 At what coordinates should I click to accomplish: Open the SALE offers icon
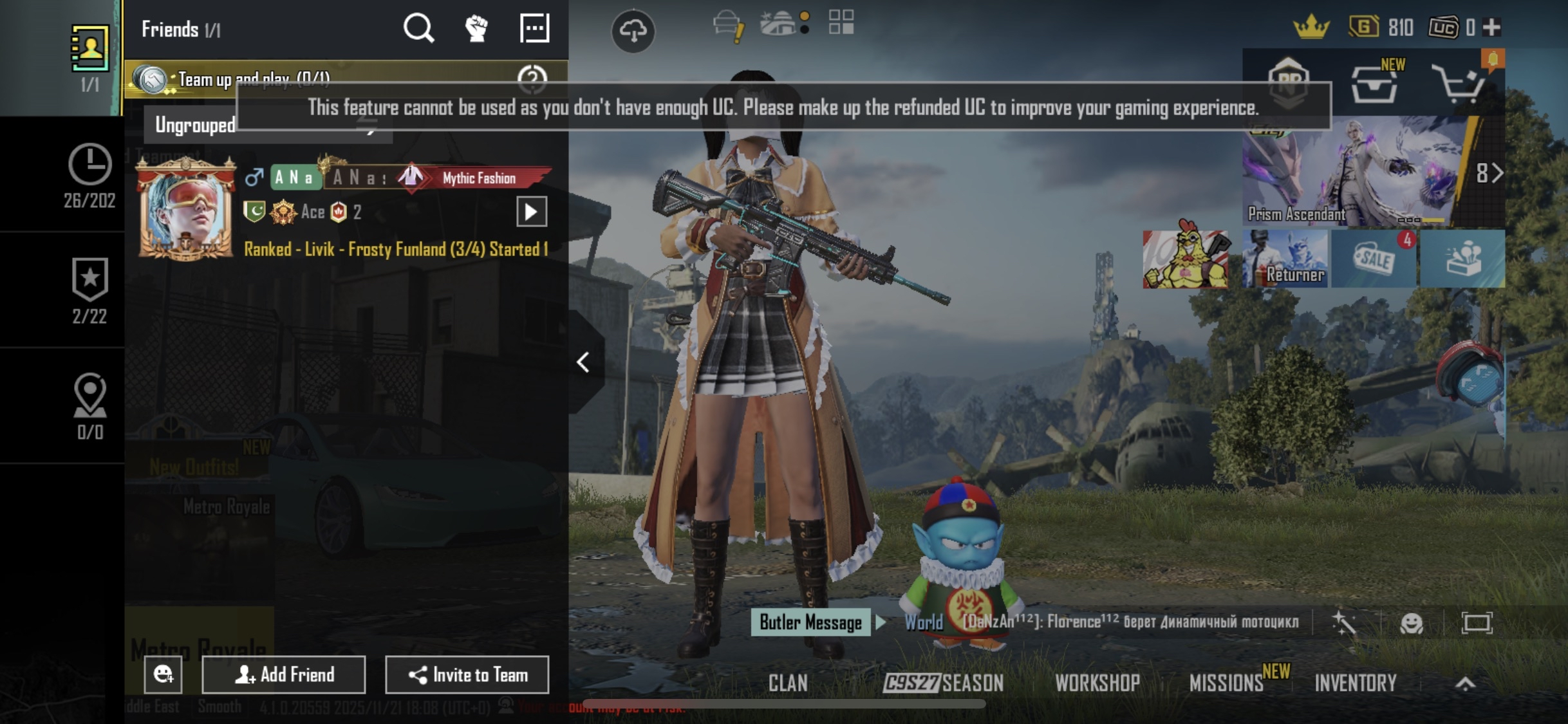click(x=1374, y=259)
